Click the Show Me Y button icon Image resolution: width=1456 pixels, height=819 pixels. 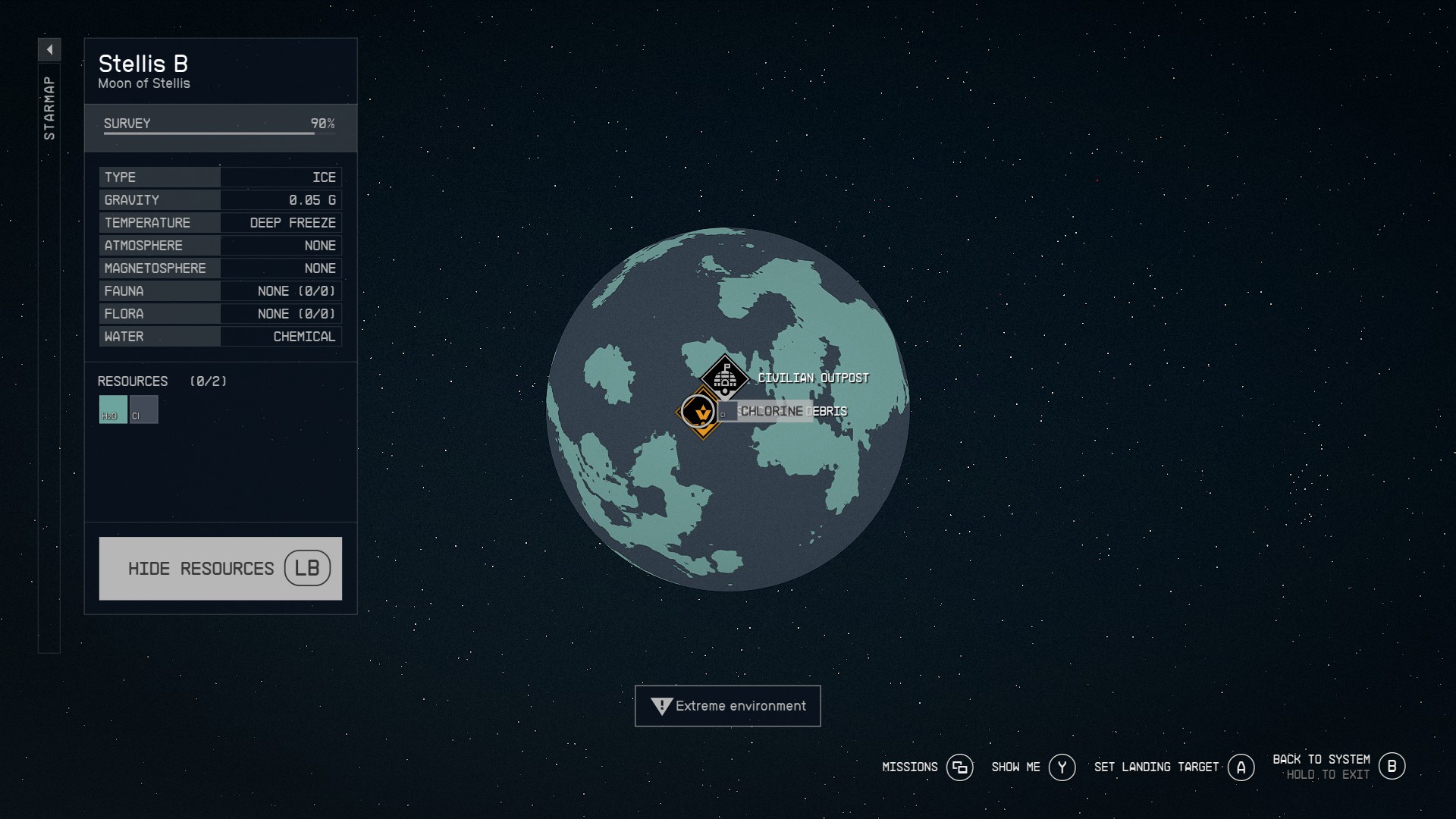[x=1063, y=767]
